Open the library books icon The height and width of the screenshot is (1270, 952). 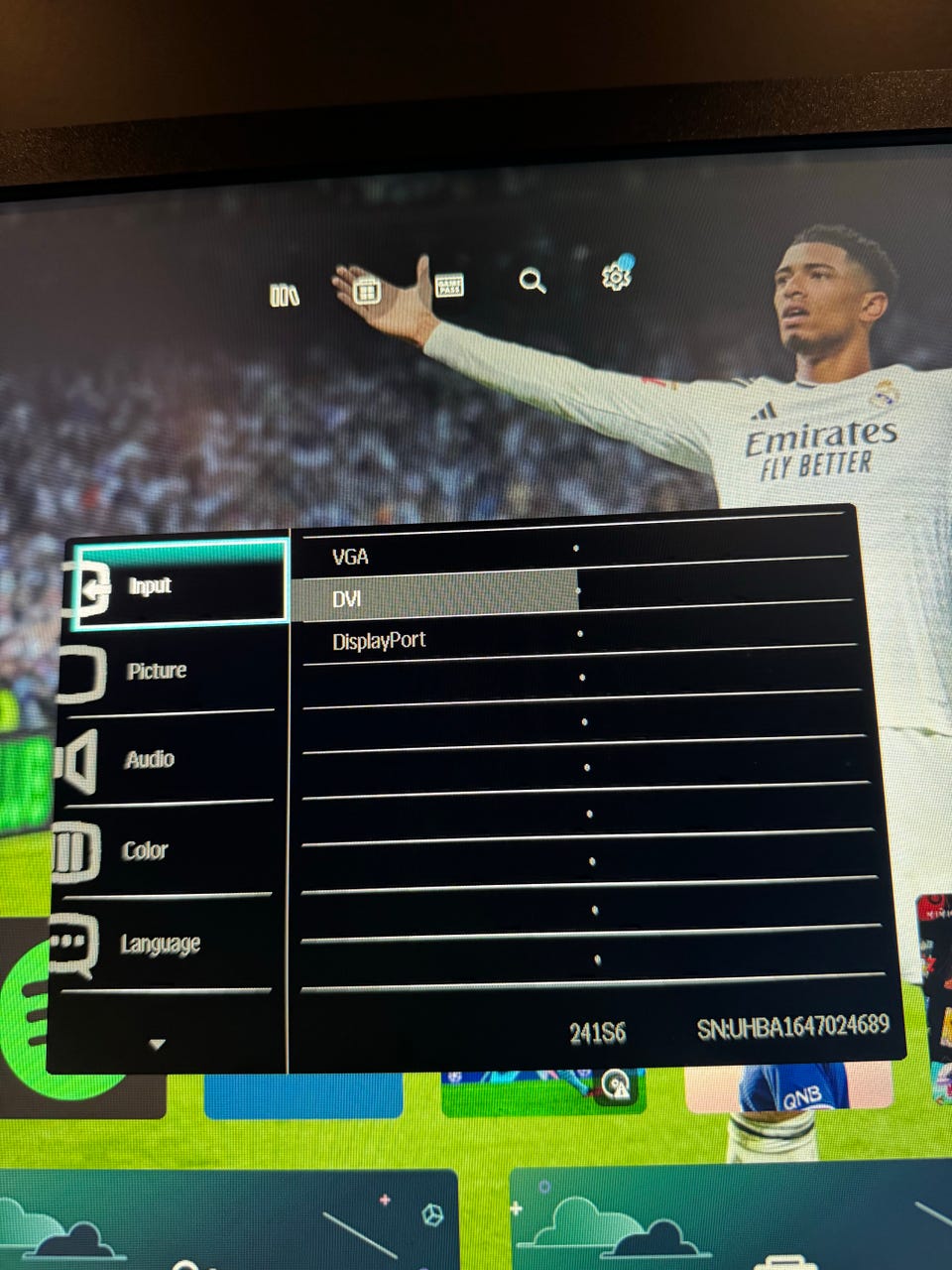coord(285,295)
